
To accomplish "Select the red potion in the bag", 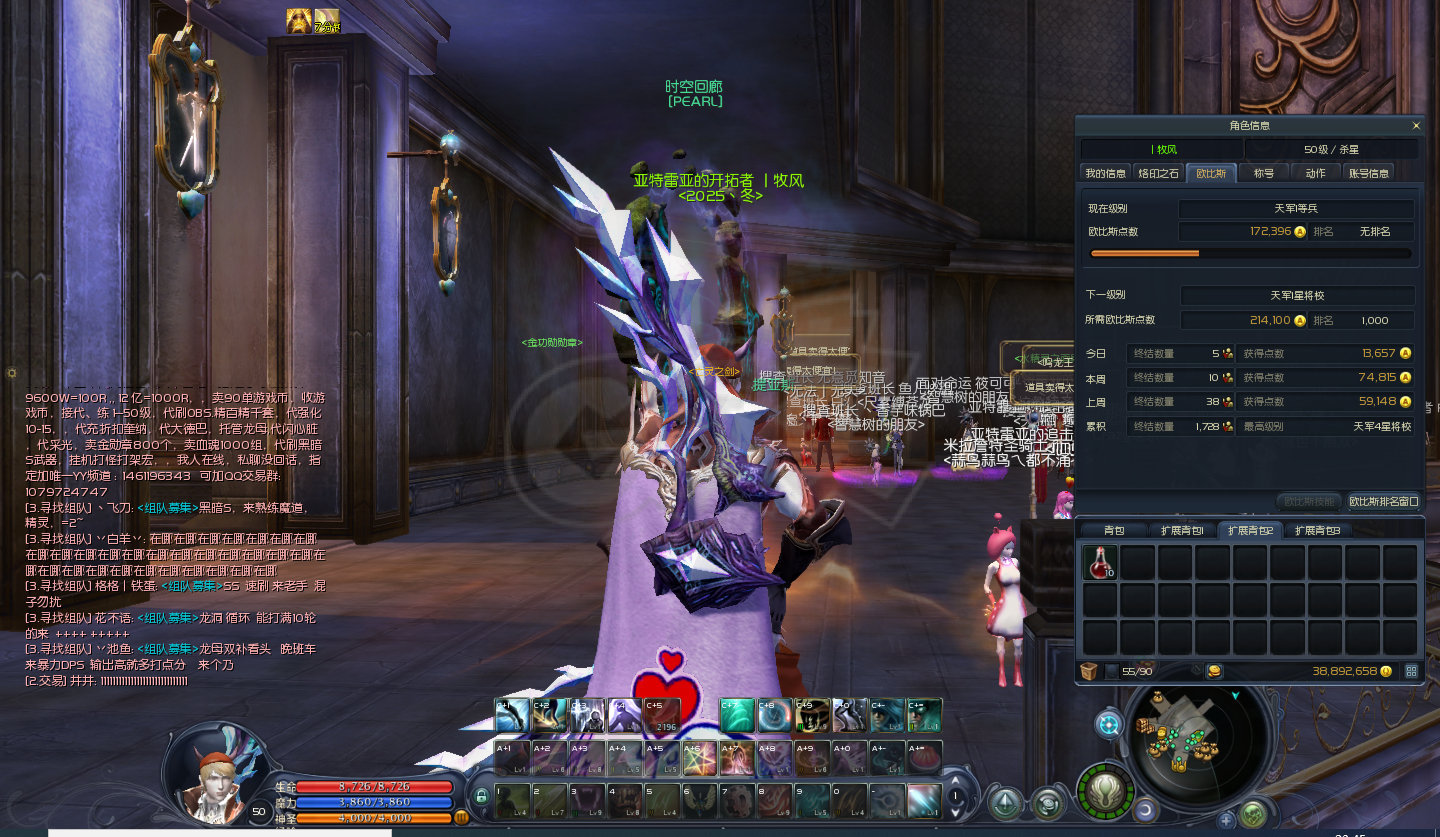I will click(1100, 563).
